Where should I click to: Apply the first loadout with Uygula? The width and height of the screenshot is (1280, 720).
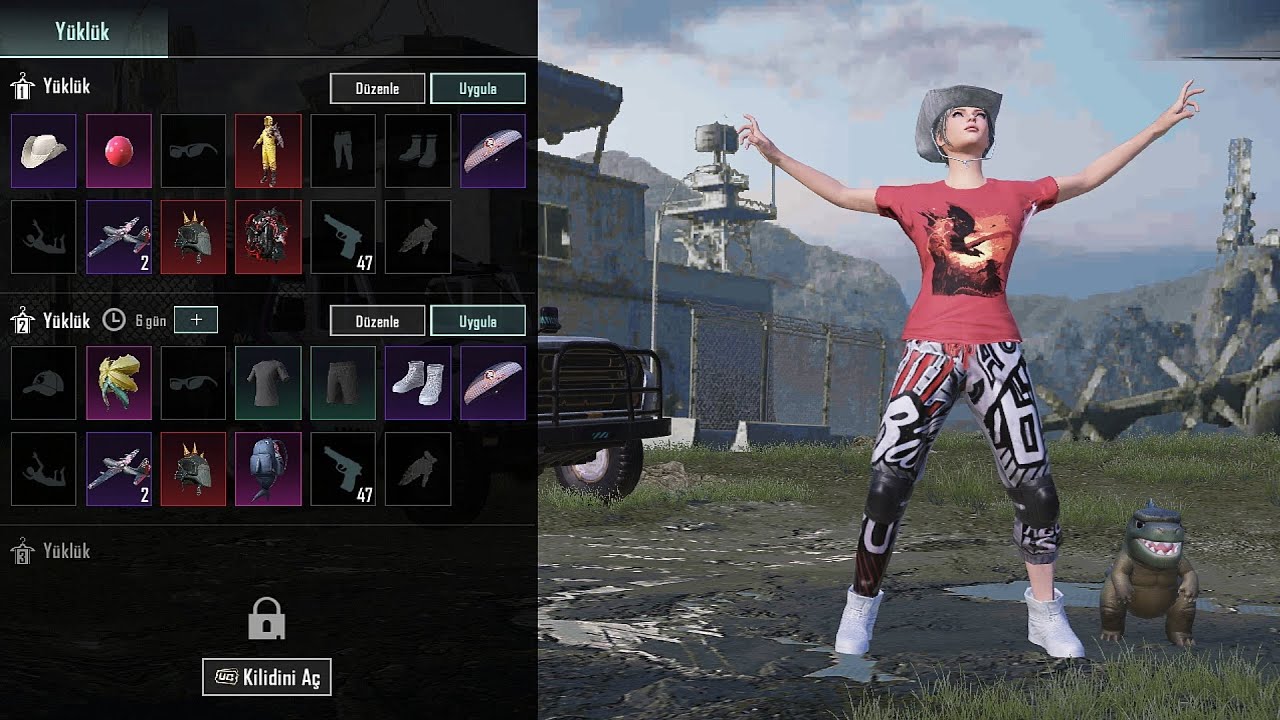478,88
